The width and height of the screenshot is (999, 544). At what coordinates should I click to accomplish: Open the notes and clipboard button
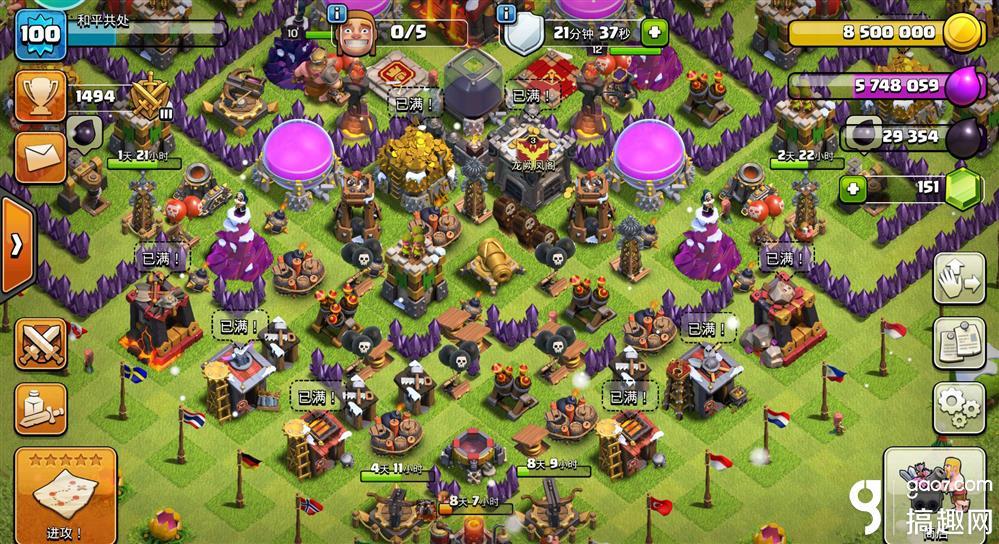tap(958, 343)
